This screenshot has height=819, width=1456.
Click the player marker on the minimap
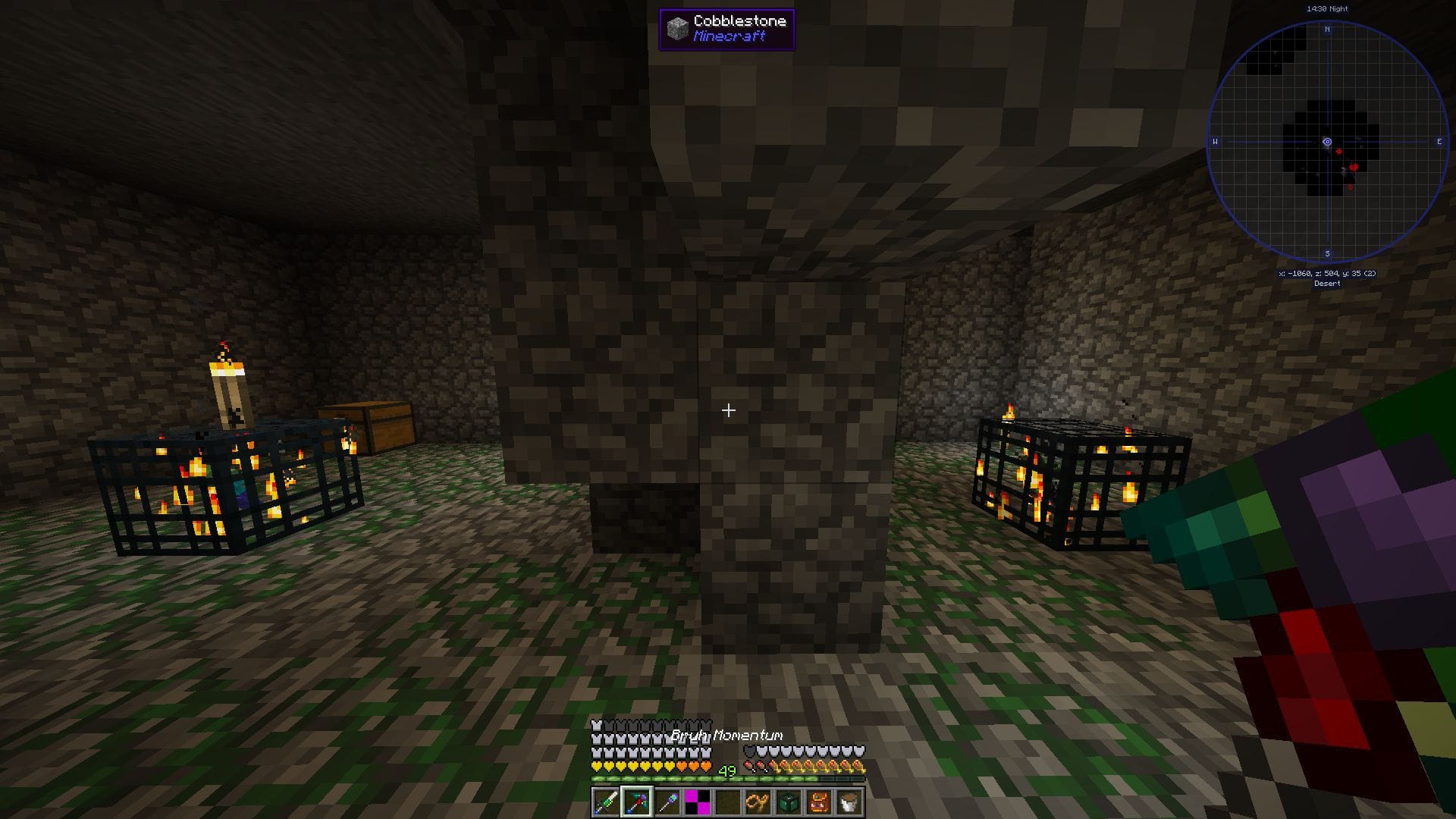pos(1327,142)
